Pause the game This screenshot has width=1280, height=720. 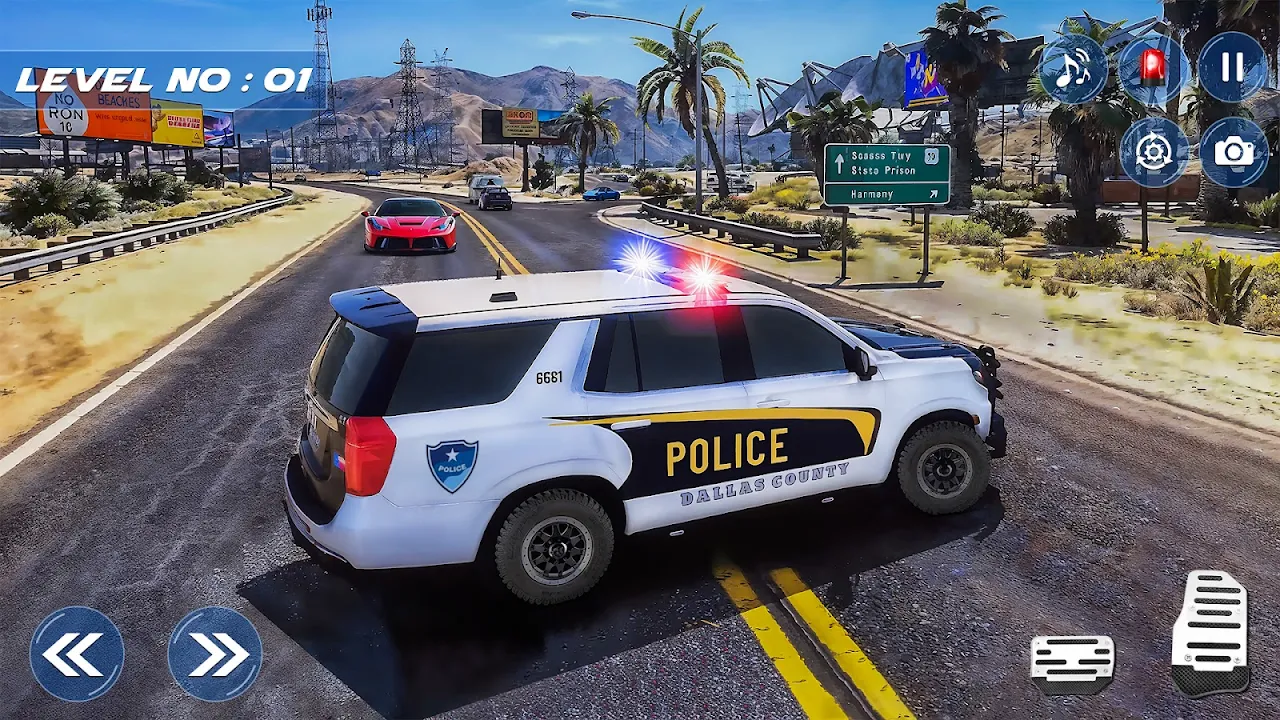tap(1233, 67)
